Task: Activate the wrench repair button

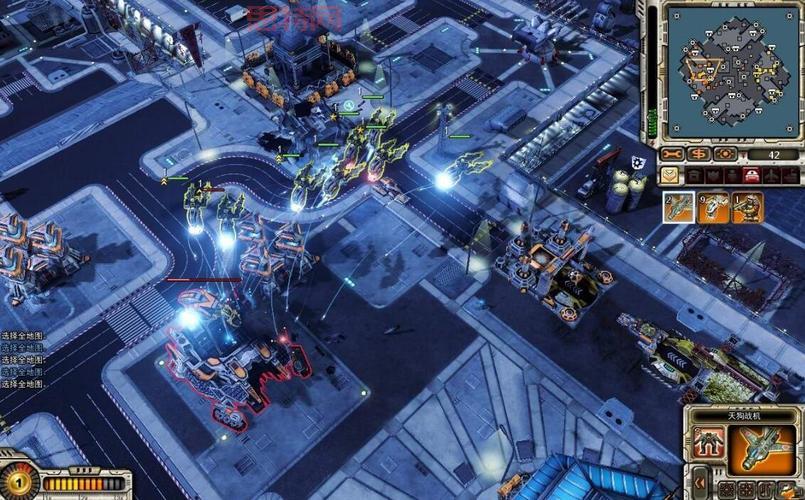Action: [x=672, y=154]
